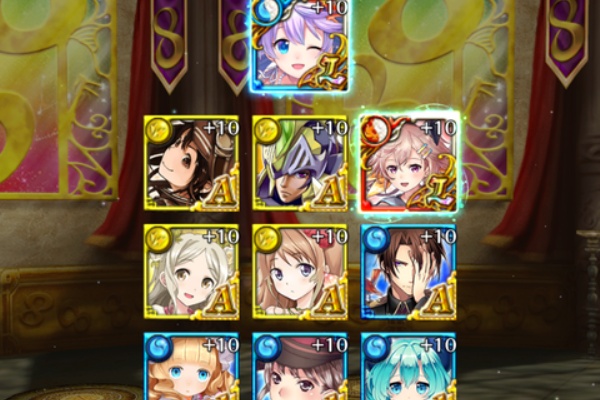Choose the white-haired smiling girl card

tap(192, 272)
